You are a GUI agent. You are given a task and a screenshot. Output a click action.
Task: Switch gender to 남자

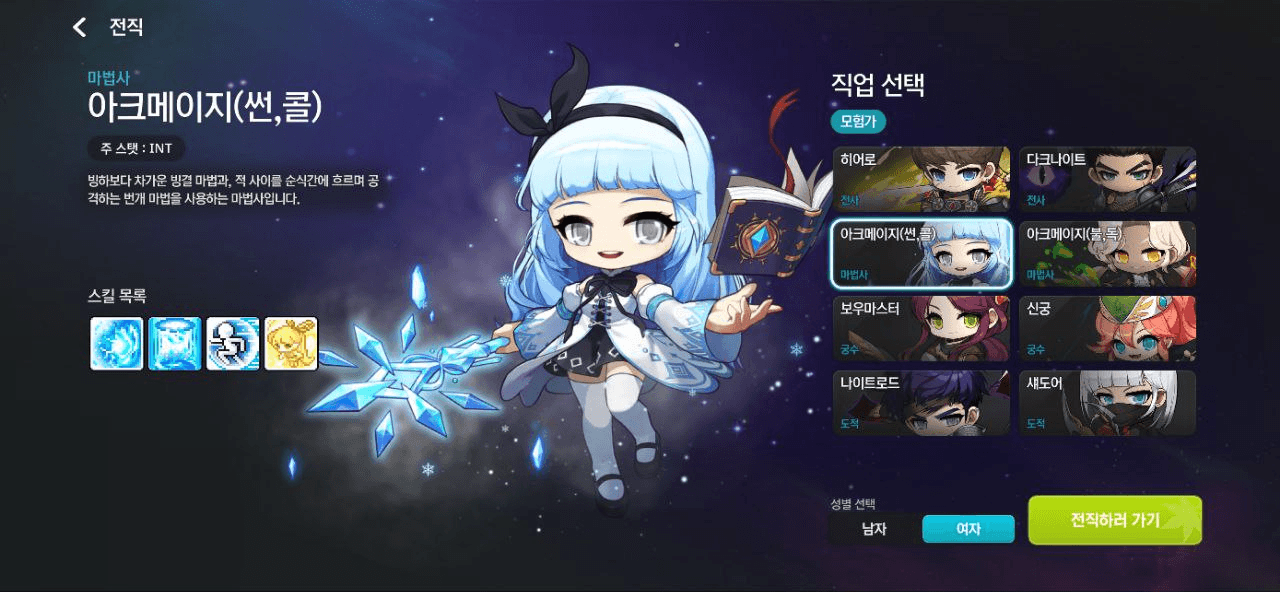coord(874,529)
